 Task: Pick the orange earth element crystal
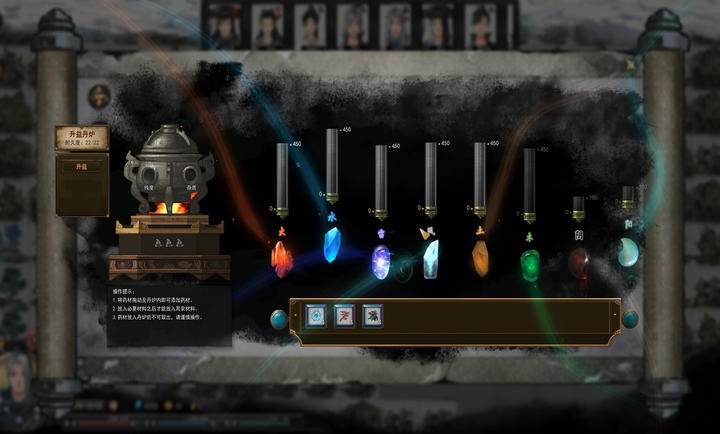click(x=480, y=259)
